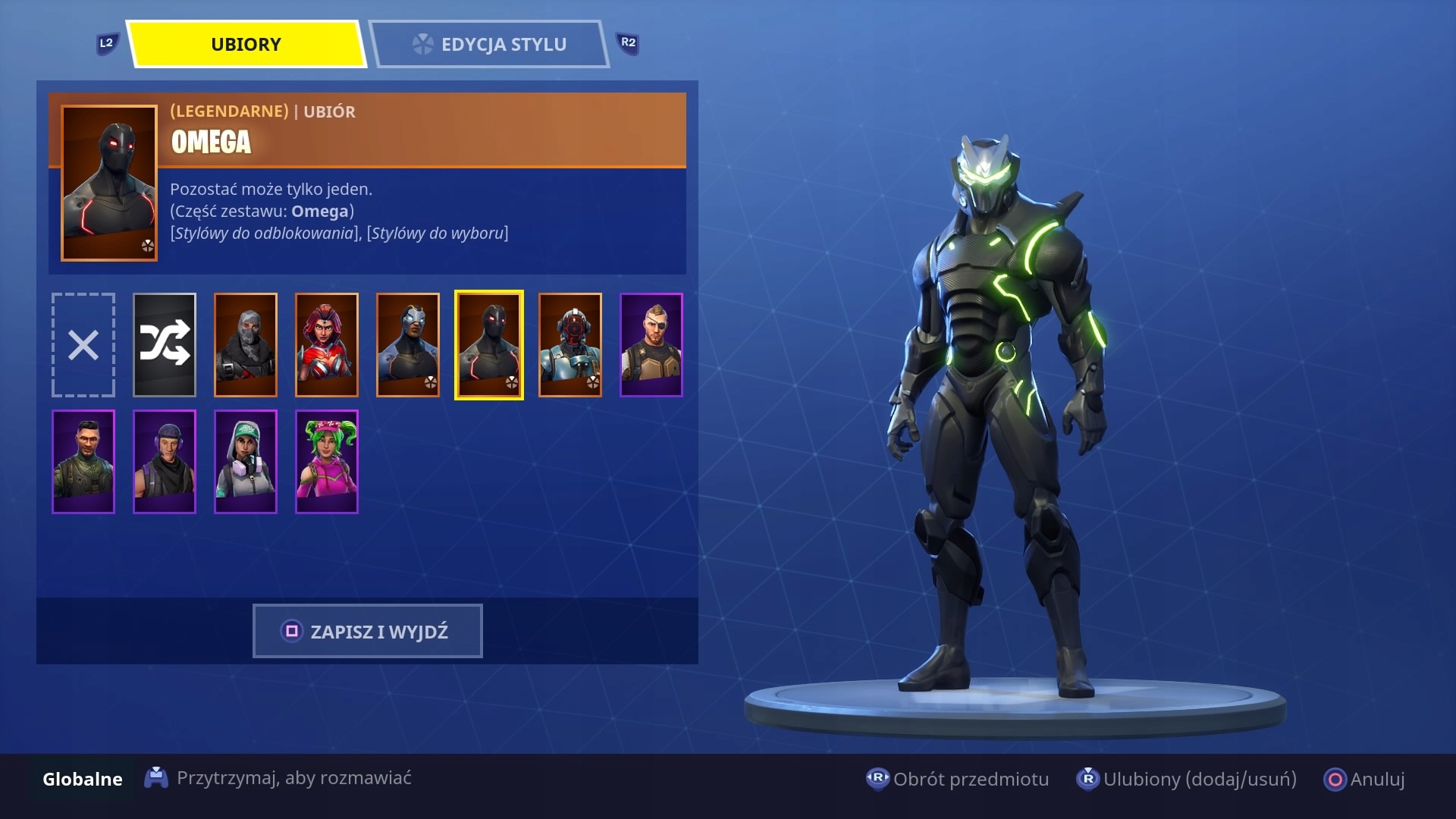Choose the random shuffle outfit tile
This screenshot has height=819, width=1456.
point(165,345)
